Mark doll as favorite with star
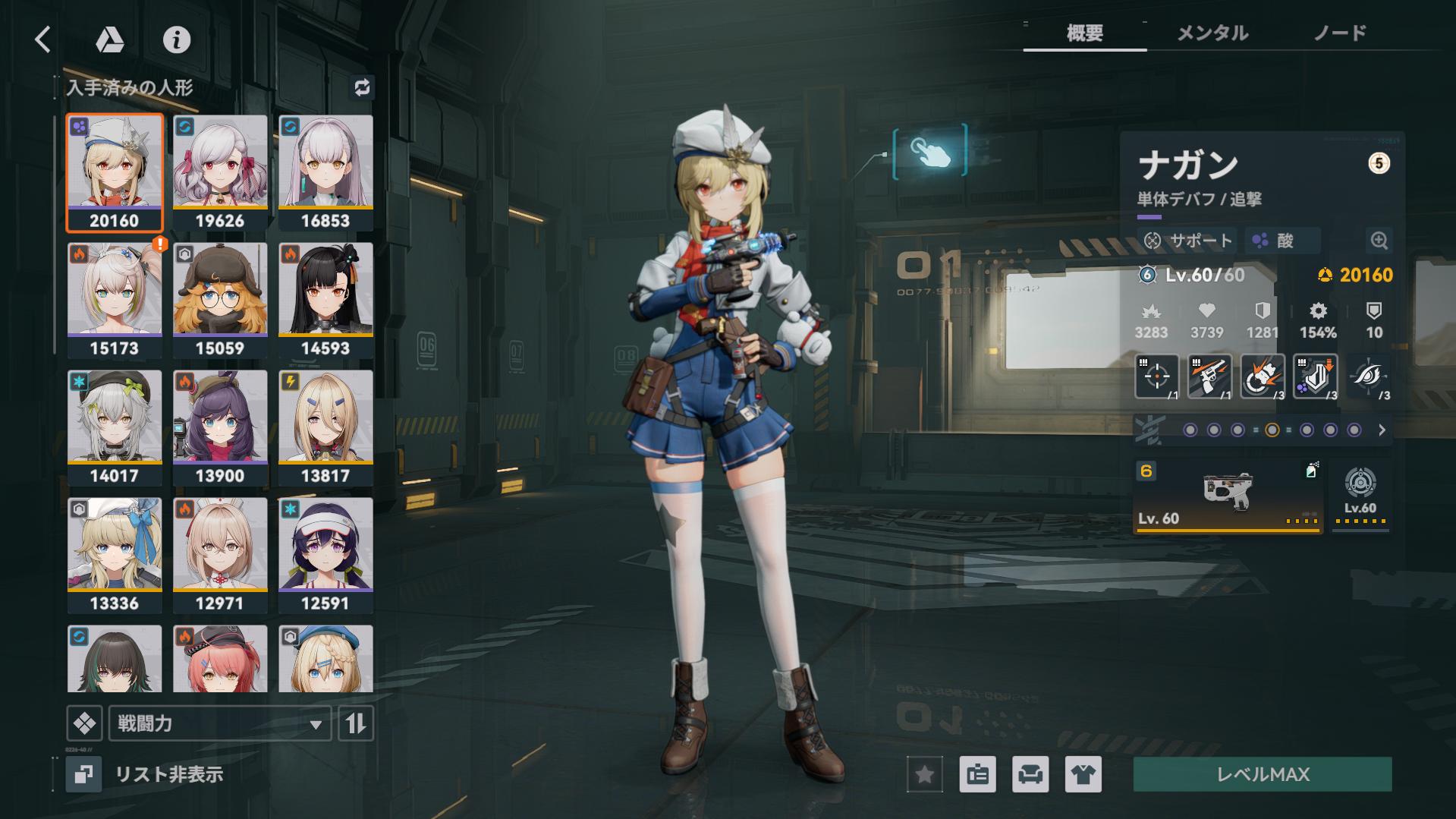This screenshot has height=819, width=1456. pos(925,774)
